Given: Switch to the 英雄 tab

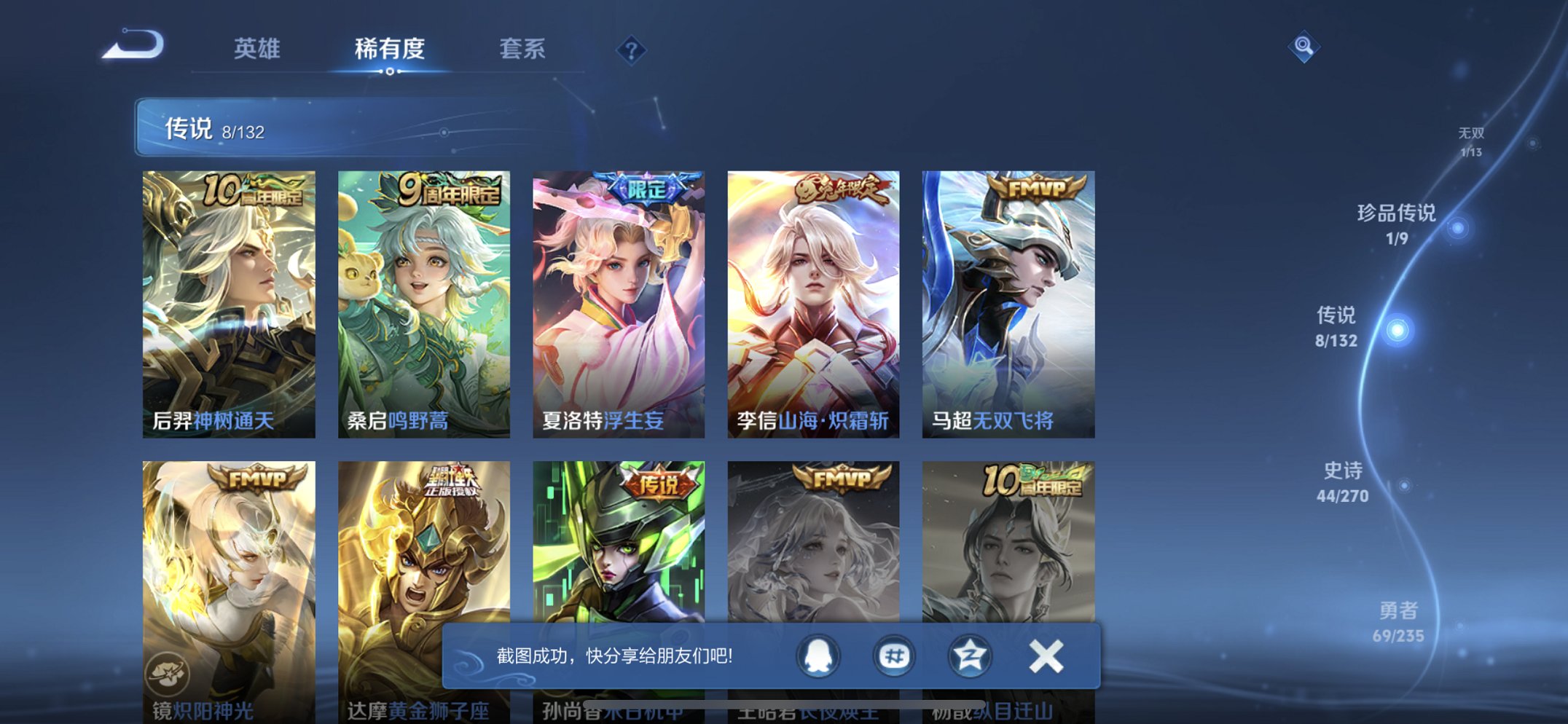Looking at the screenshot, I should [256, 49].
